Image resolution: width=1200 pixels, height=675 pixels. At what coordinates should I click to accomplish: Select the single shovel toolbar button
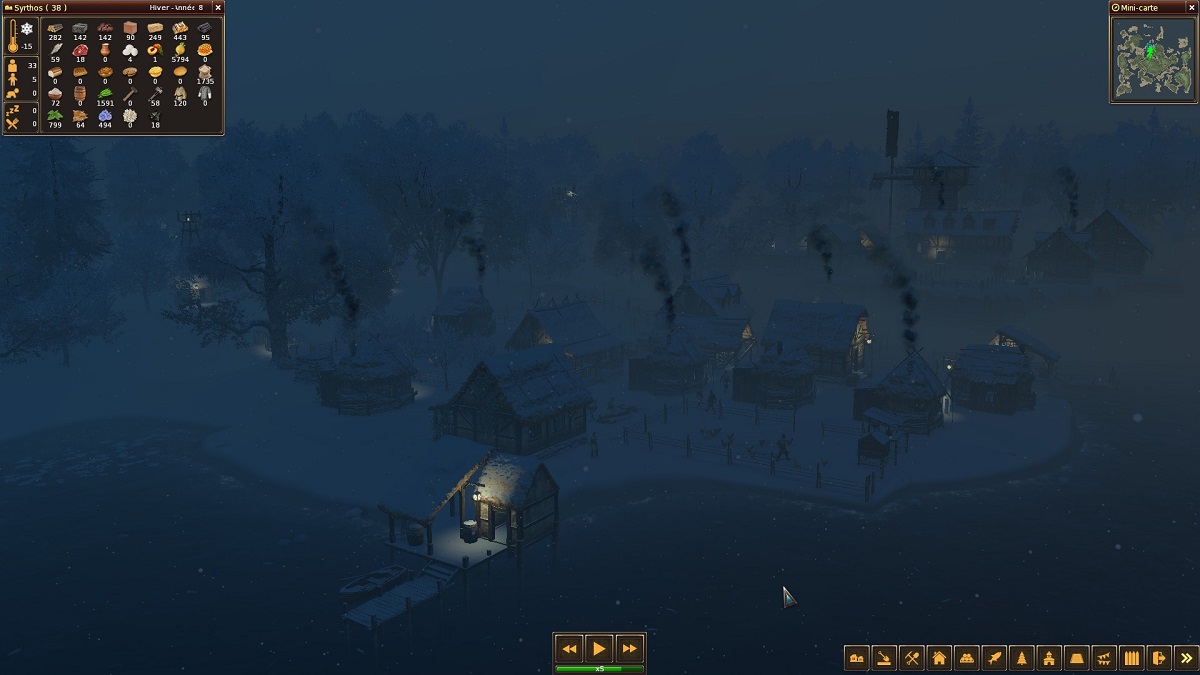pyautogui.click(x=884, y=658)
